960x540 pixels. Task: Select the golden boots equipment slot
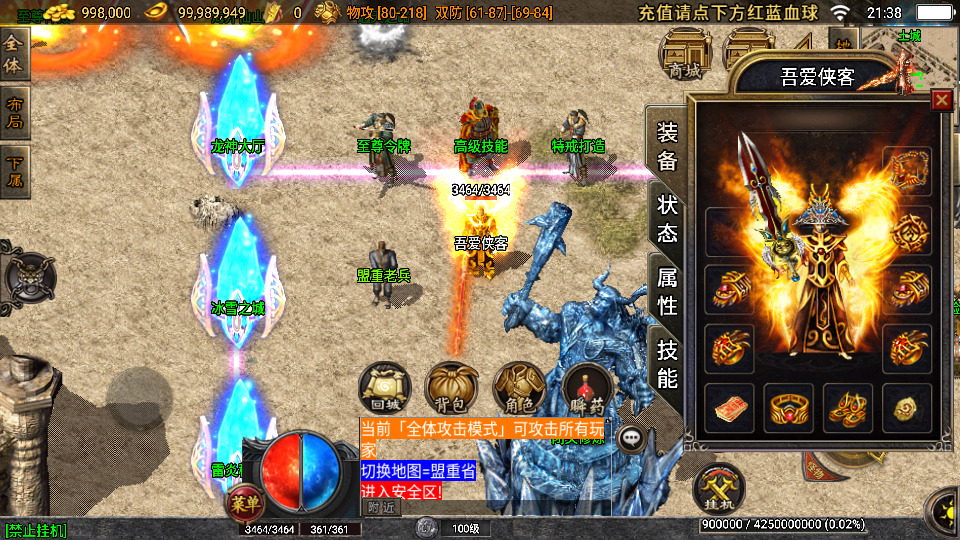(849, 408)
